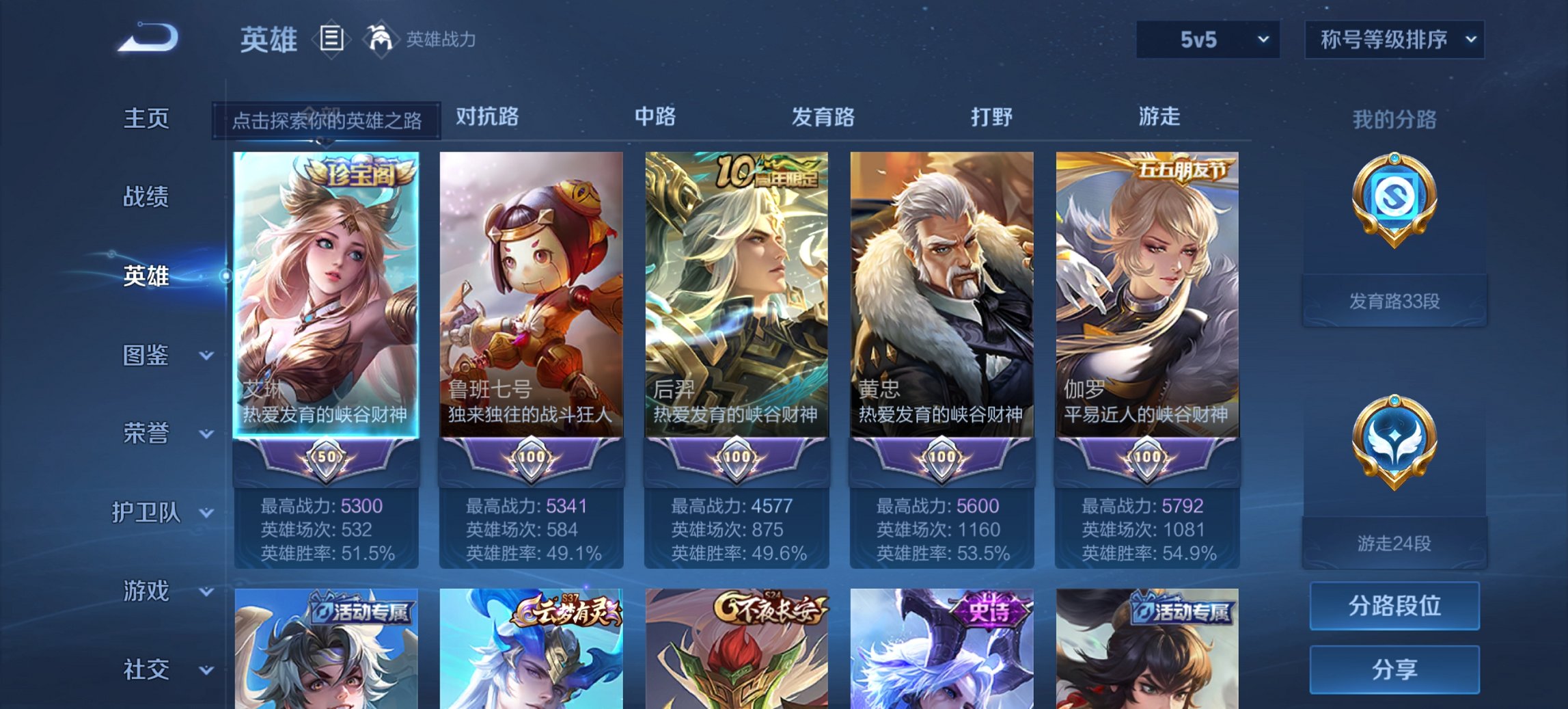Viewport: 1568px width, 709px height.
Task: Open the 称号等级排序 sorting dropdown
Action: point(1394,39)
